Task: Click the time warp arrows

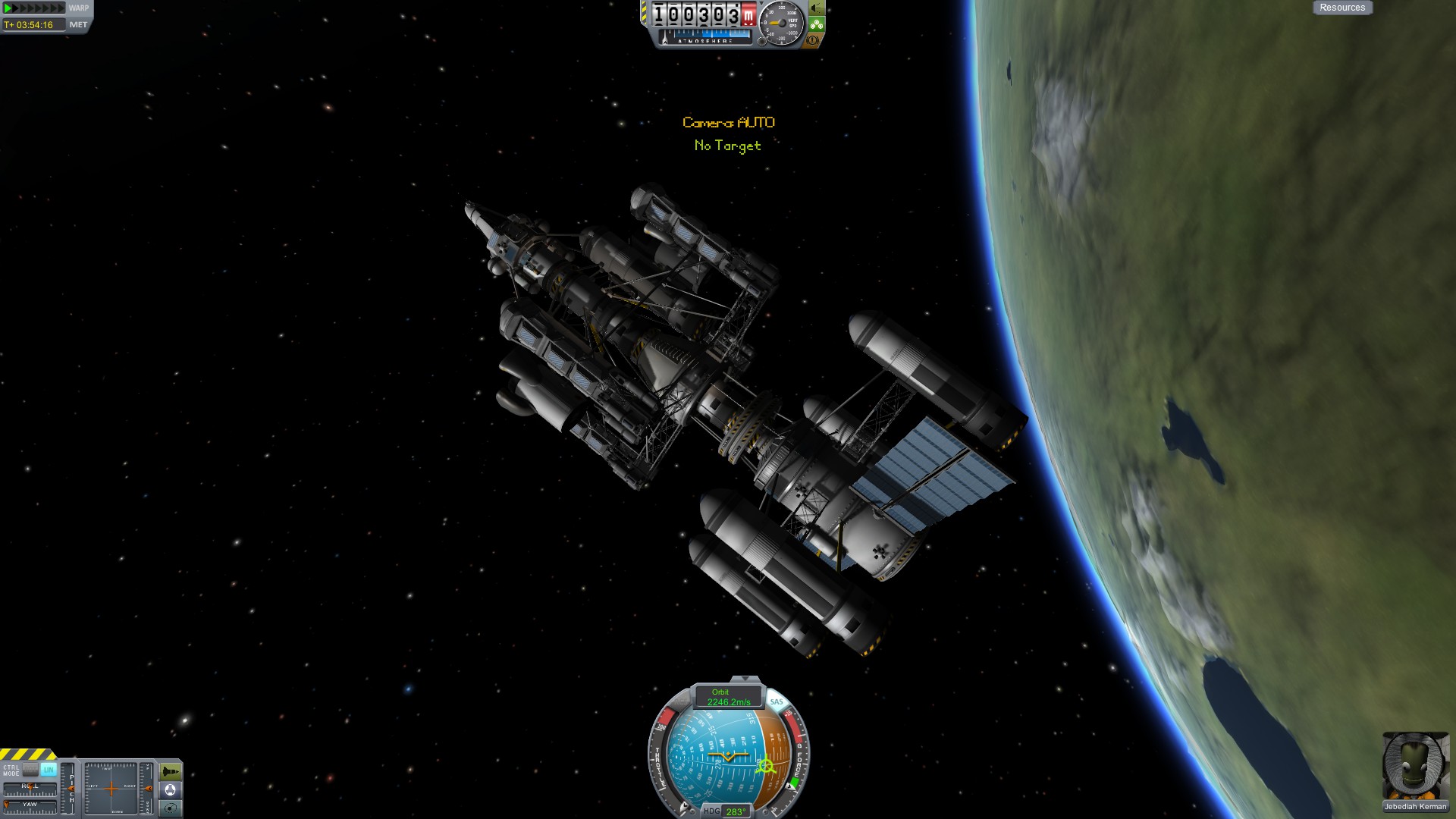Action: [x=34, y=8]
